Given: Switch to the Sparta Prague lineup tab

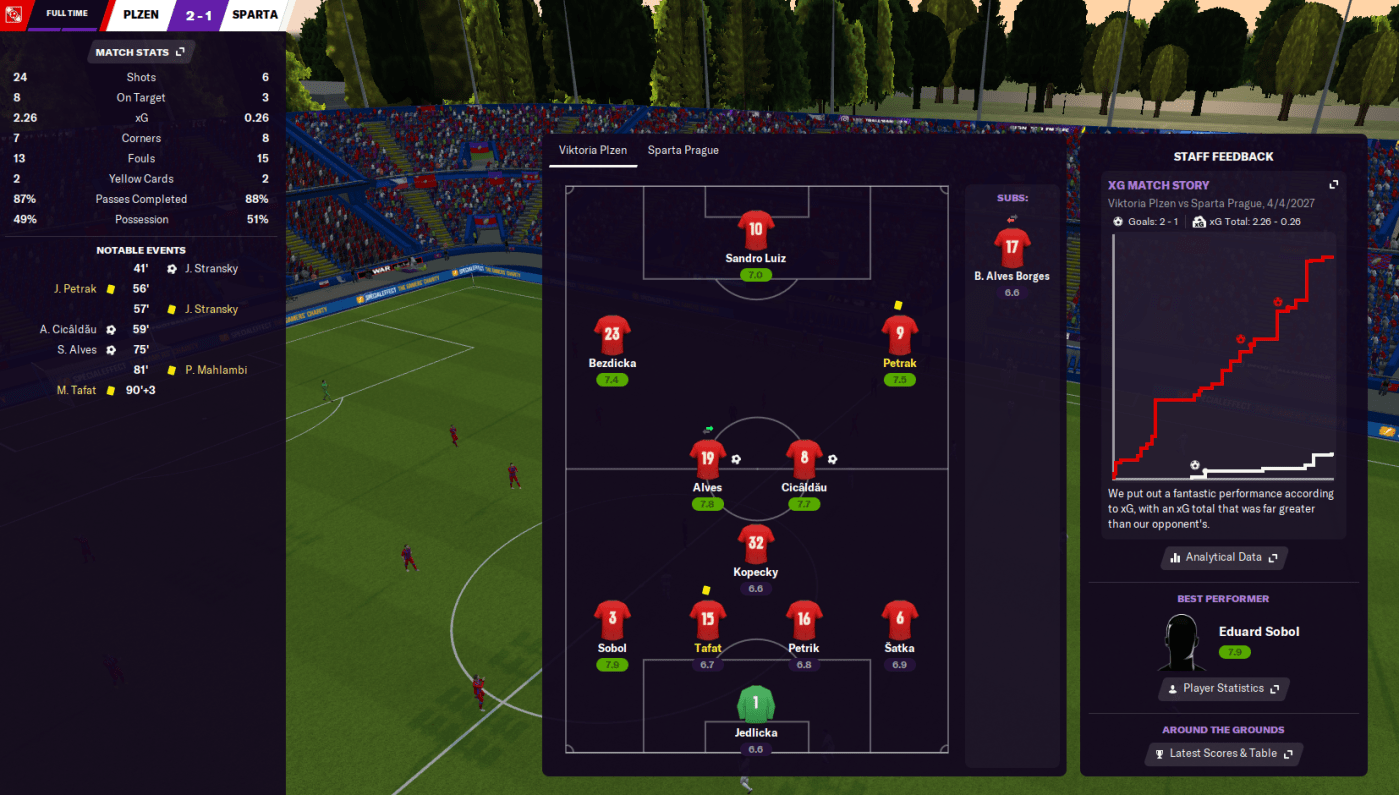Looking at the screenshot, I should tap(683, 151).
